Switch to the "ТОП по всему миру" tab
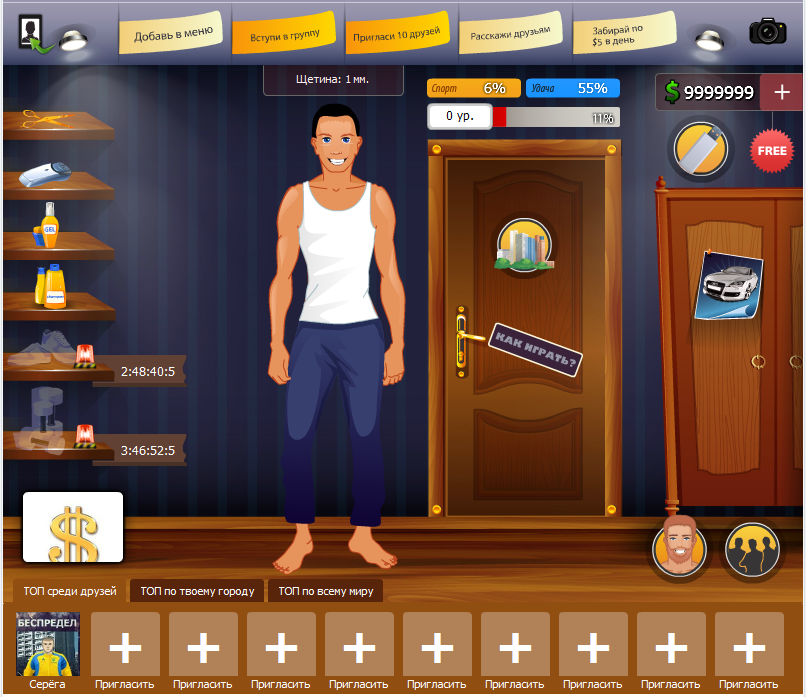Viewport: 806px width, 697px height. [326, 591]
